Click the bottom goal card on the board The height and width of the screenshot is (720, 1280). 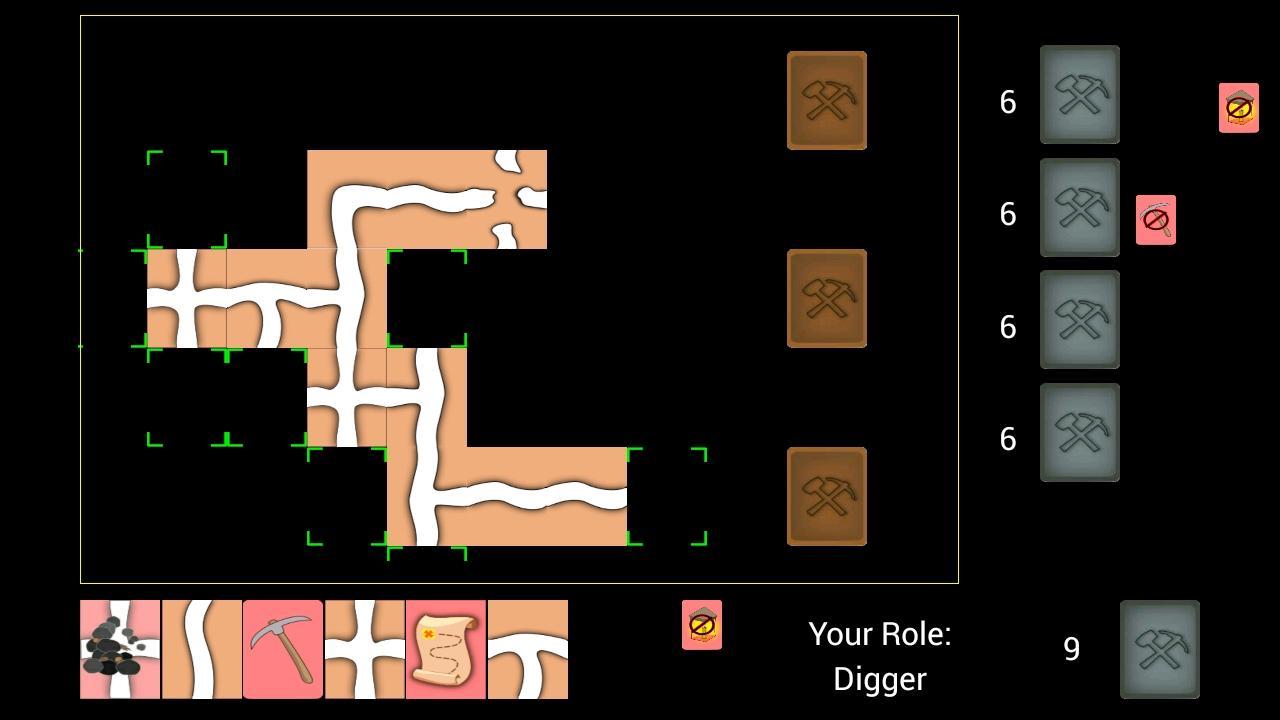tap(826, 496)
